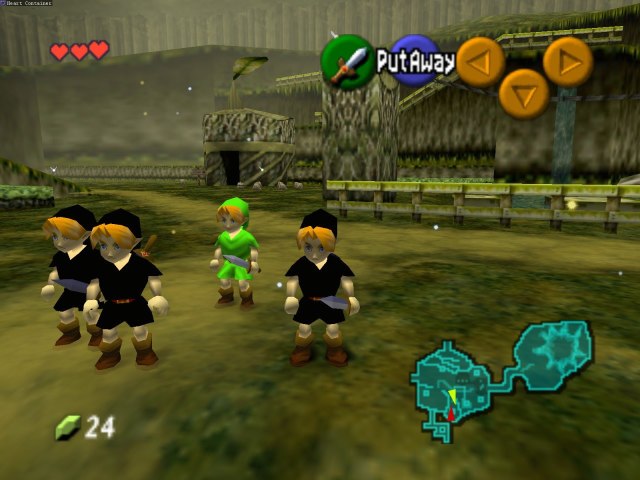Click the green sword button
The height and width of the screenshot is (480, 640).
(347, 61)
